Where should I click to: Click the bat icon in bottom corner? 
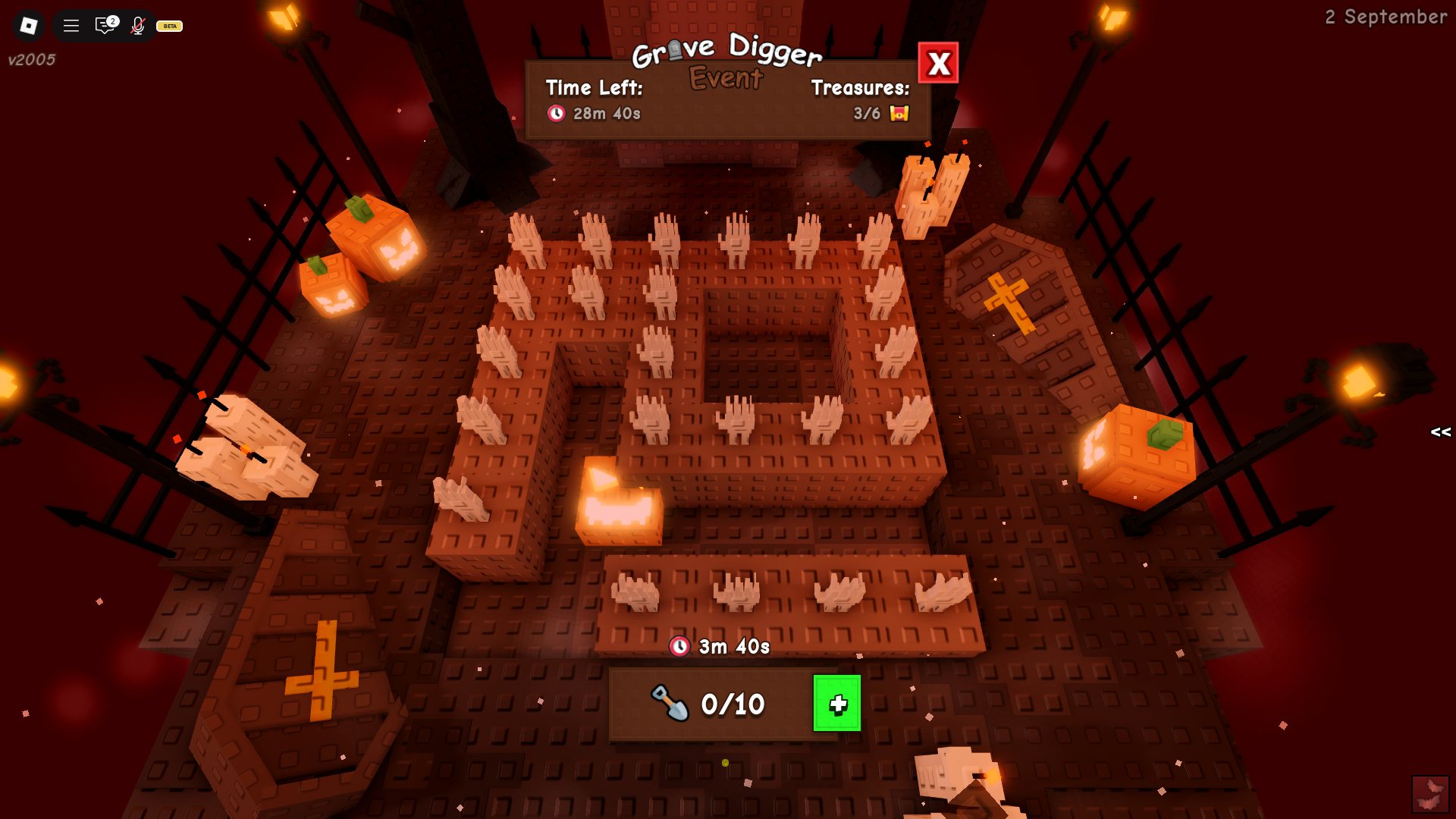tap(1429, 793)
